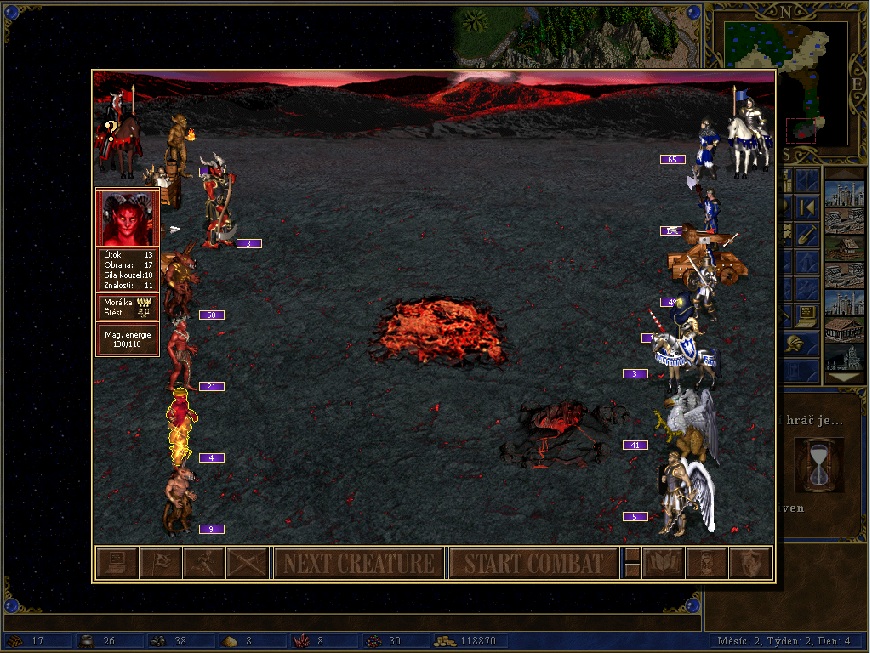Toggle auto-combat with the crossed swords button
This screenshot has height=653, width=870.
[x=247, y=563]
